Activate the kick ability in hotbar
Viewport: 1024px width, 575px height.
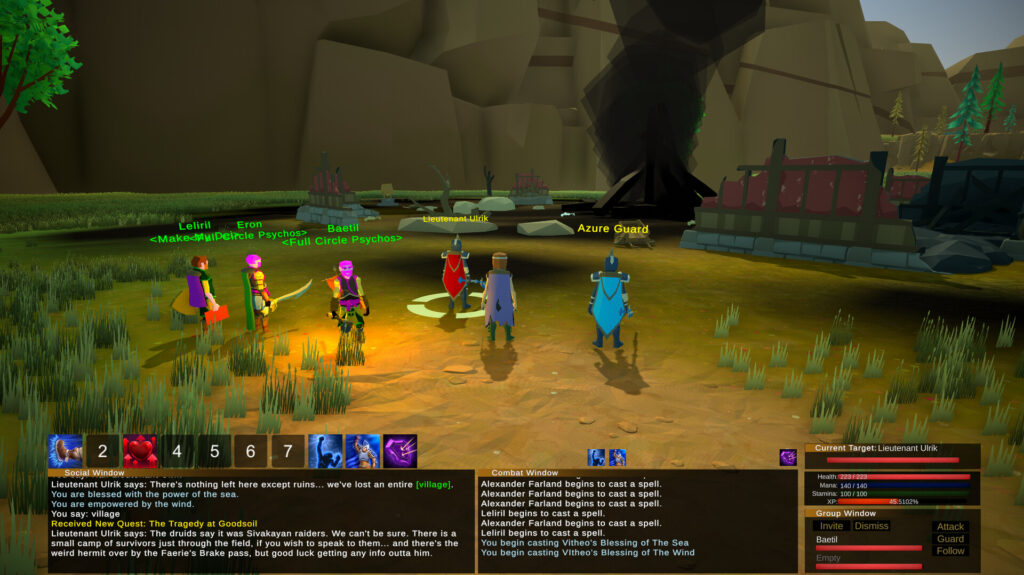65,451
